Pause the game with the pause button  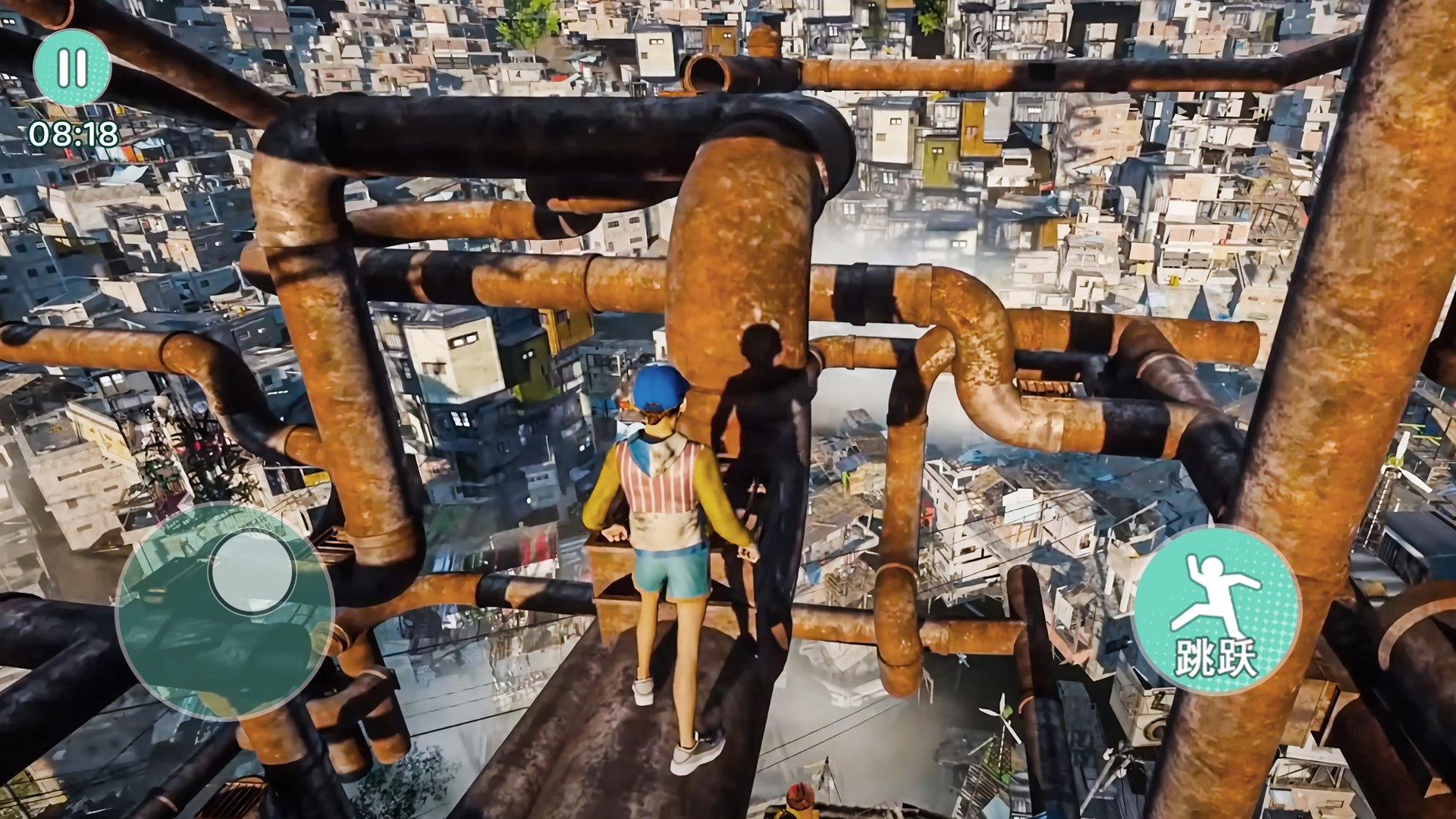[x=72, y=67]
